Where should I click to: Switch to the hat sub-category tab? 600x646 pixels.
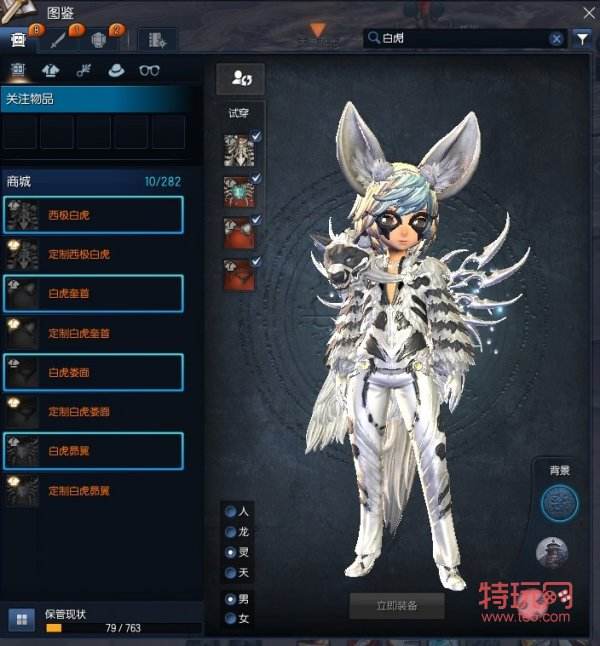pos(116,70)
